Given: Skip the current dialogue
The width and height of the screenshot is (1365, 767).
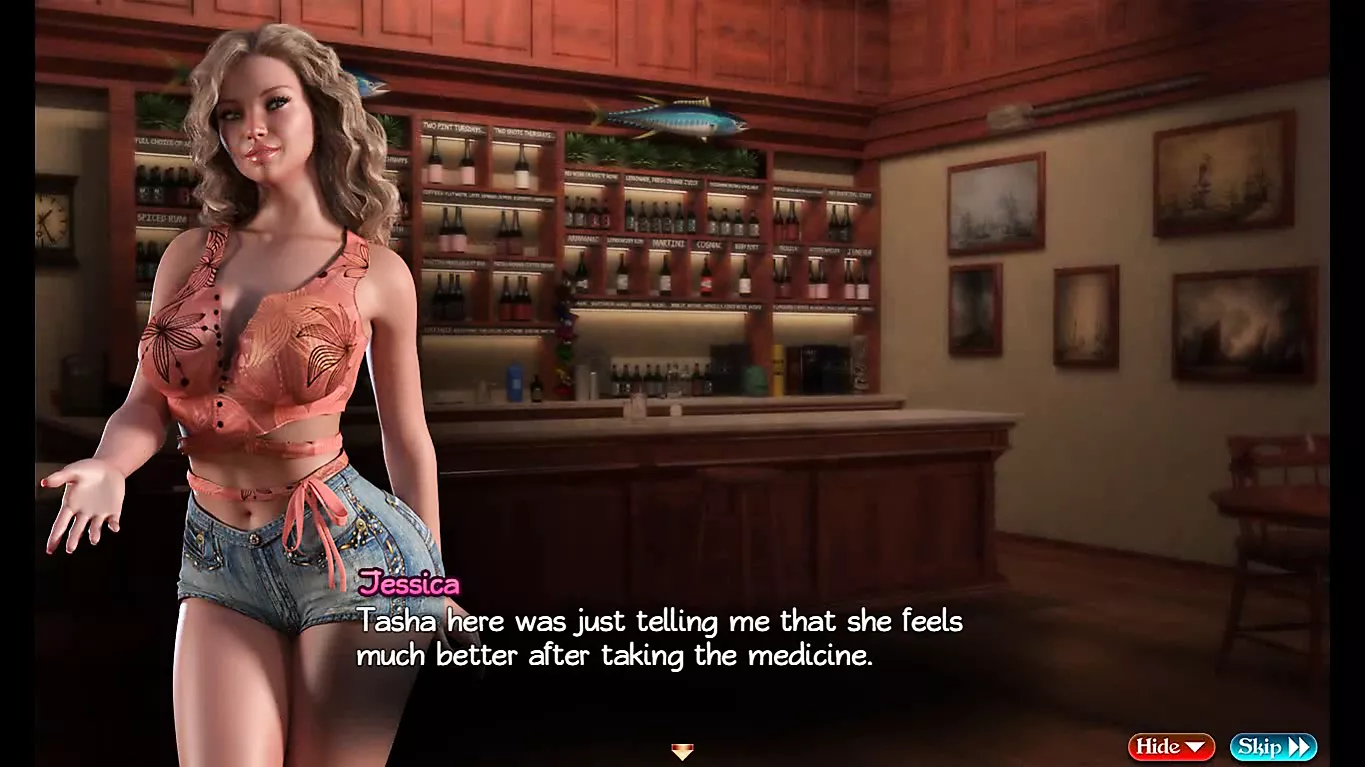Looking at the screenshot, I should 1272,746.
